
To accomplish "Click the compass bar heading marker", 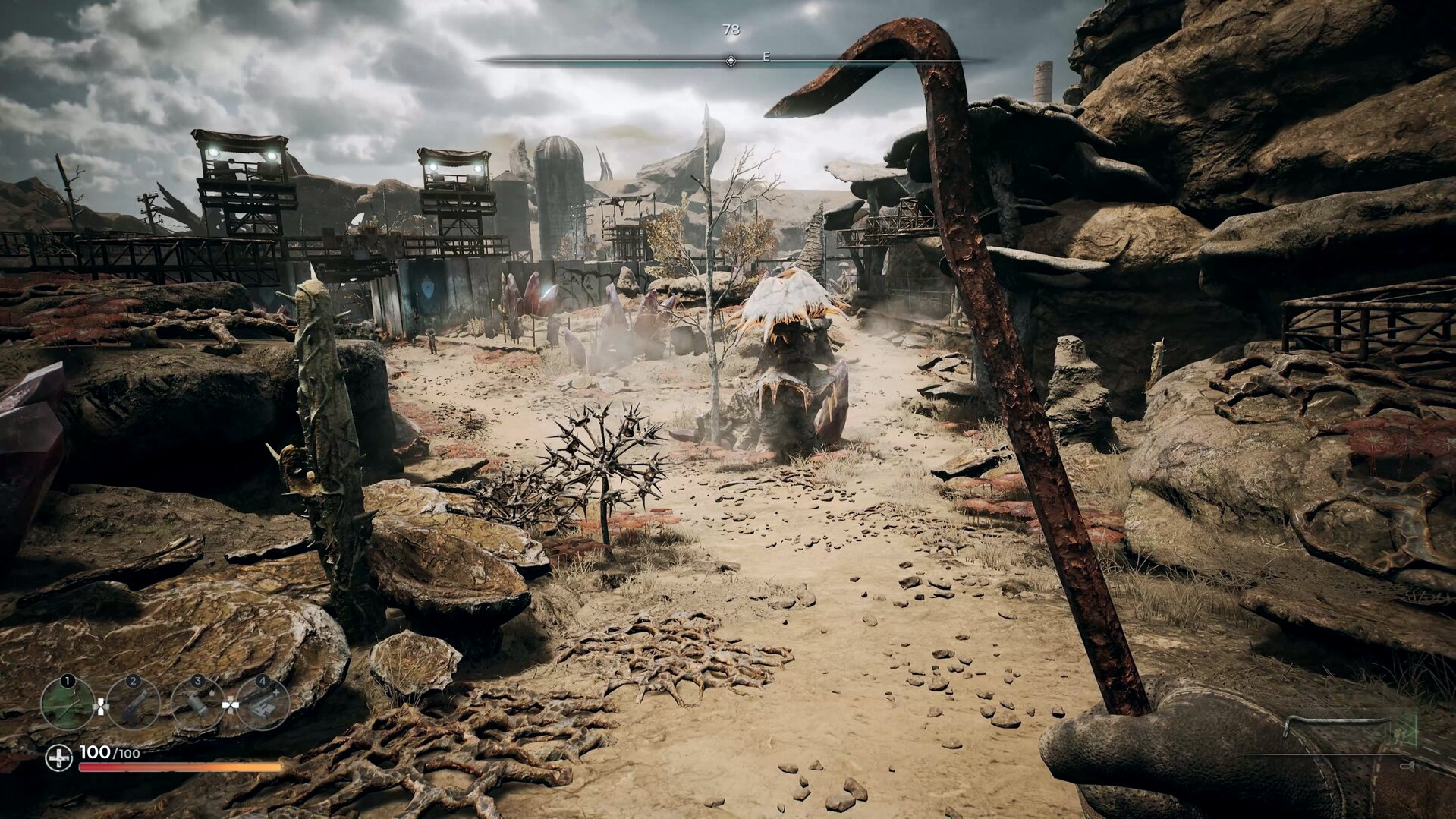I will tap(731, 60).
